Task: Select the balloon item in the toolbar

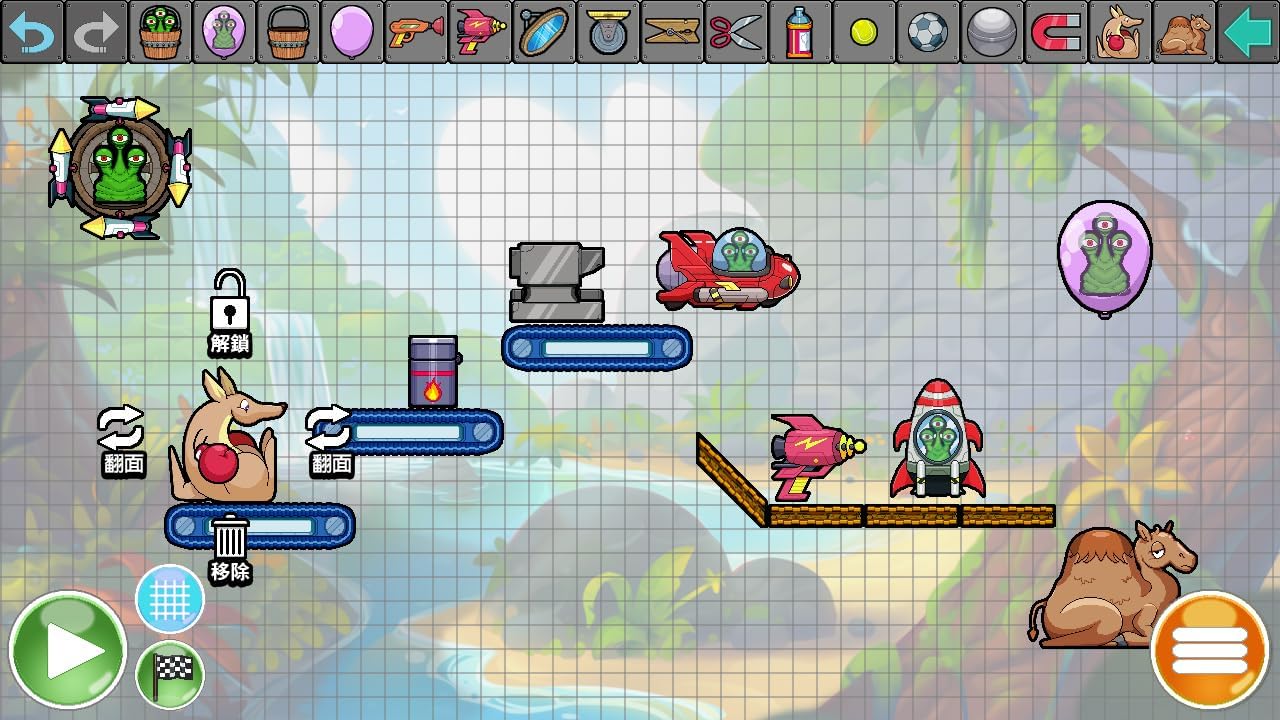Action: [352, 30]
